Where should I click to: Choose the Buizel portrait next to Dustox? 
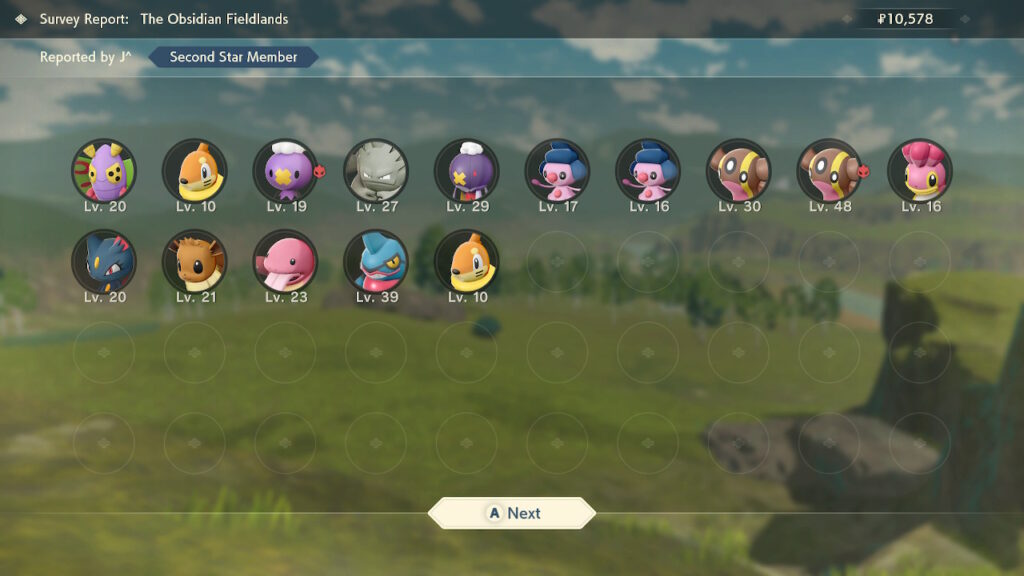tap(195, 170)
